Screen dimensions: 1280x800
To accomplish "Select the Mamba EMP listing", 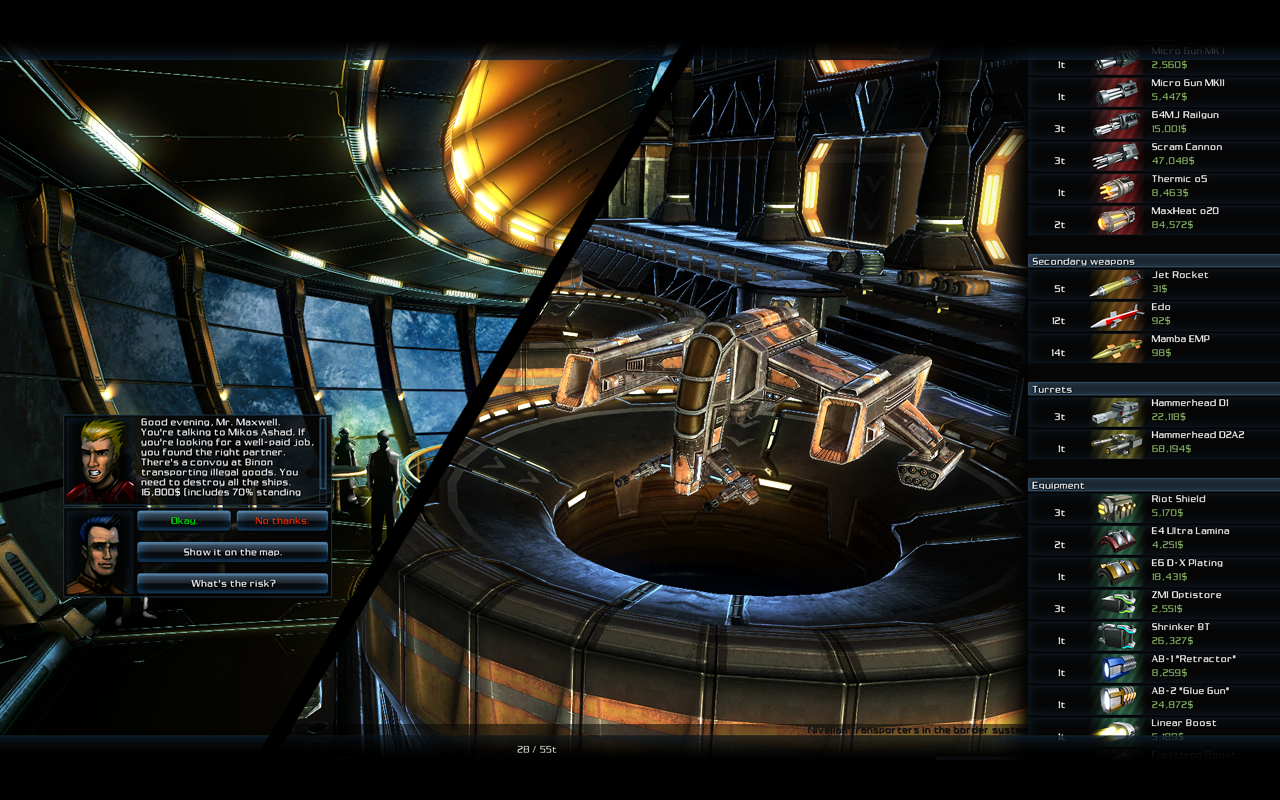I will point(1153,346).
